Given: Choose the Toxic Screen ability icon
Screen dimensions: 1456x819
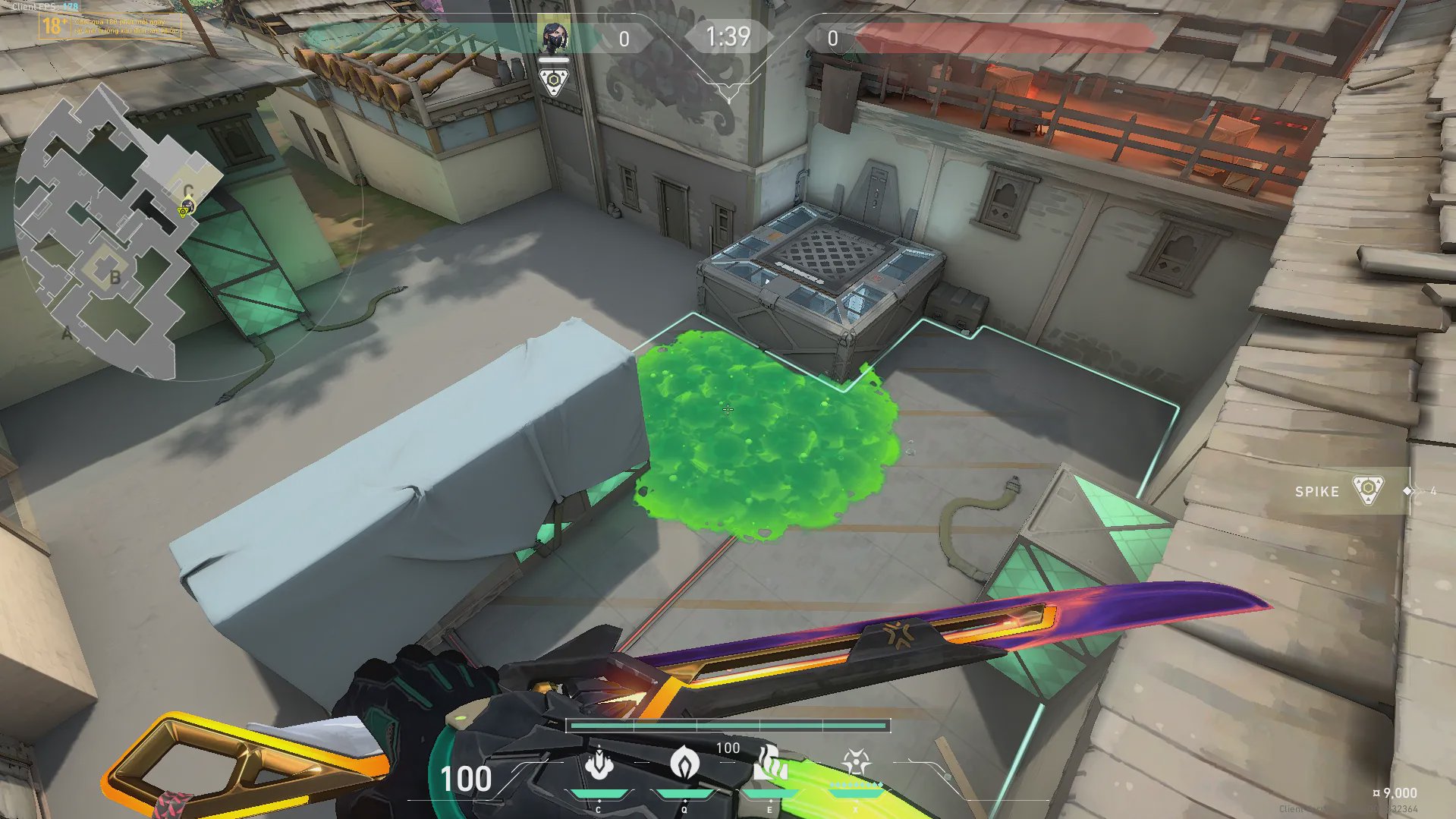Looking at the screenshot, I should (770, 764).
